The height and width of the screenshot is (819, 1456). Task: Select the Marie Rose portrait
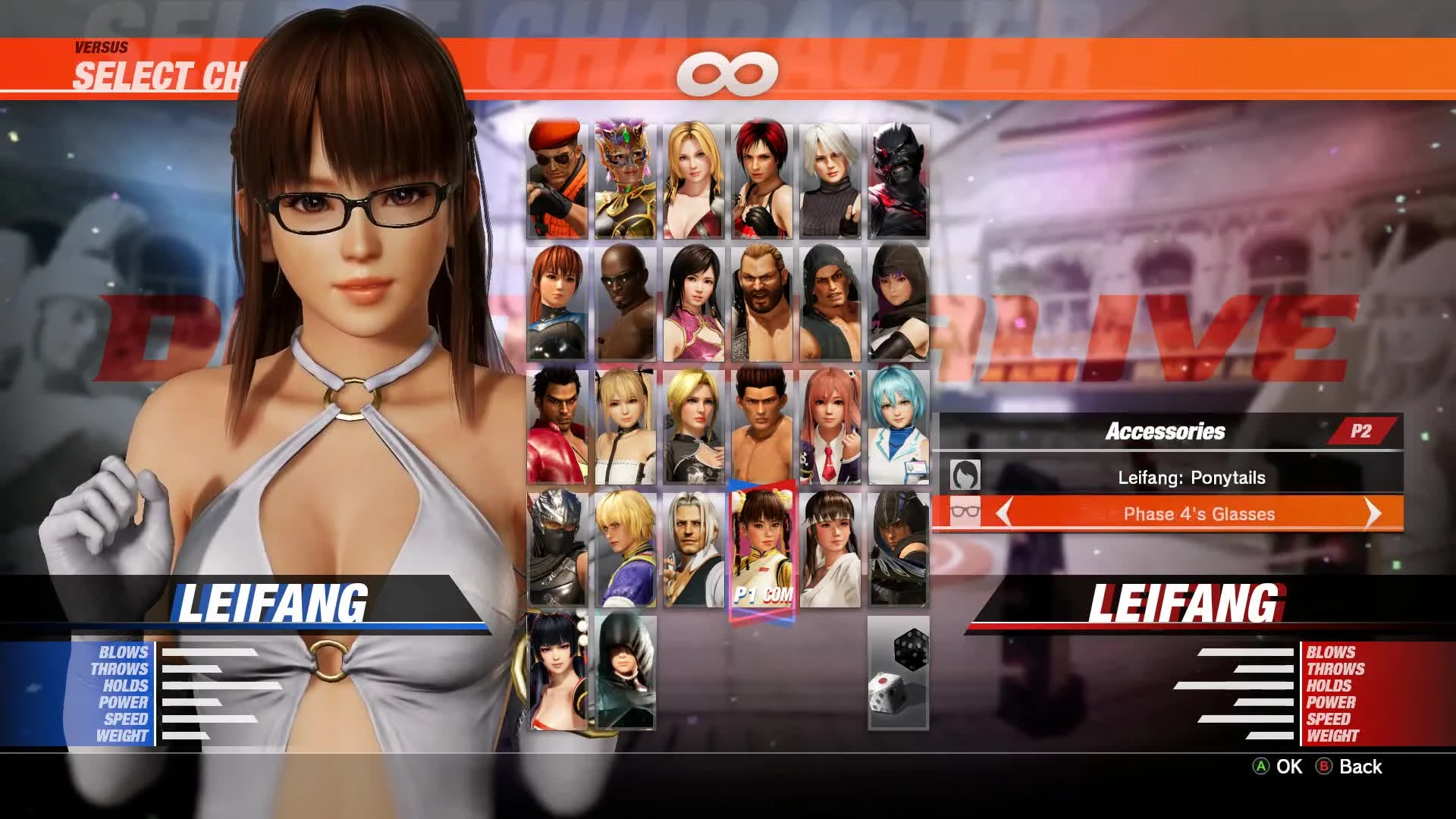coord(626,425)
